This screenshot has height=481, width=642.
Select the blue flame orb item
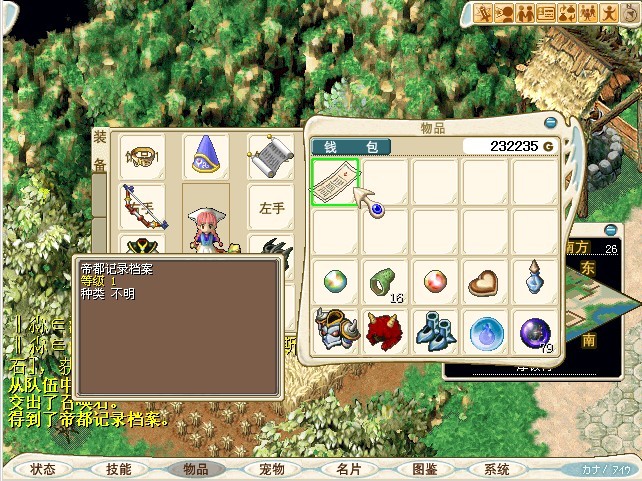(x=485, y=331)
